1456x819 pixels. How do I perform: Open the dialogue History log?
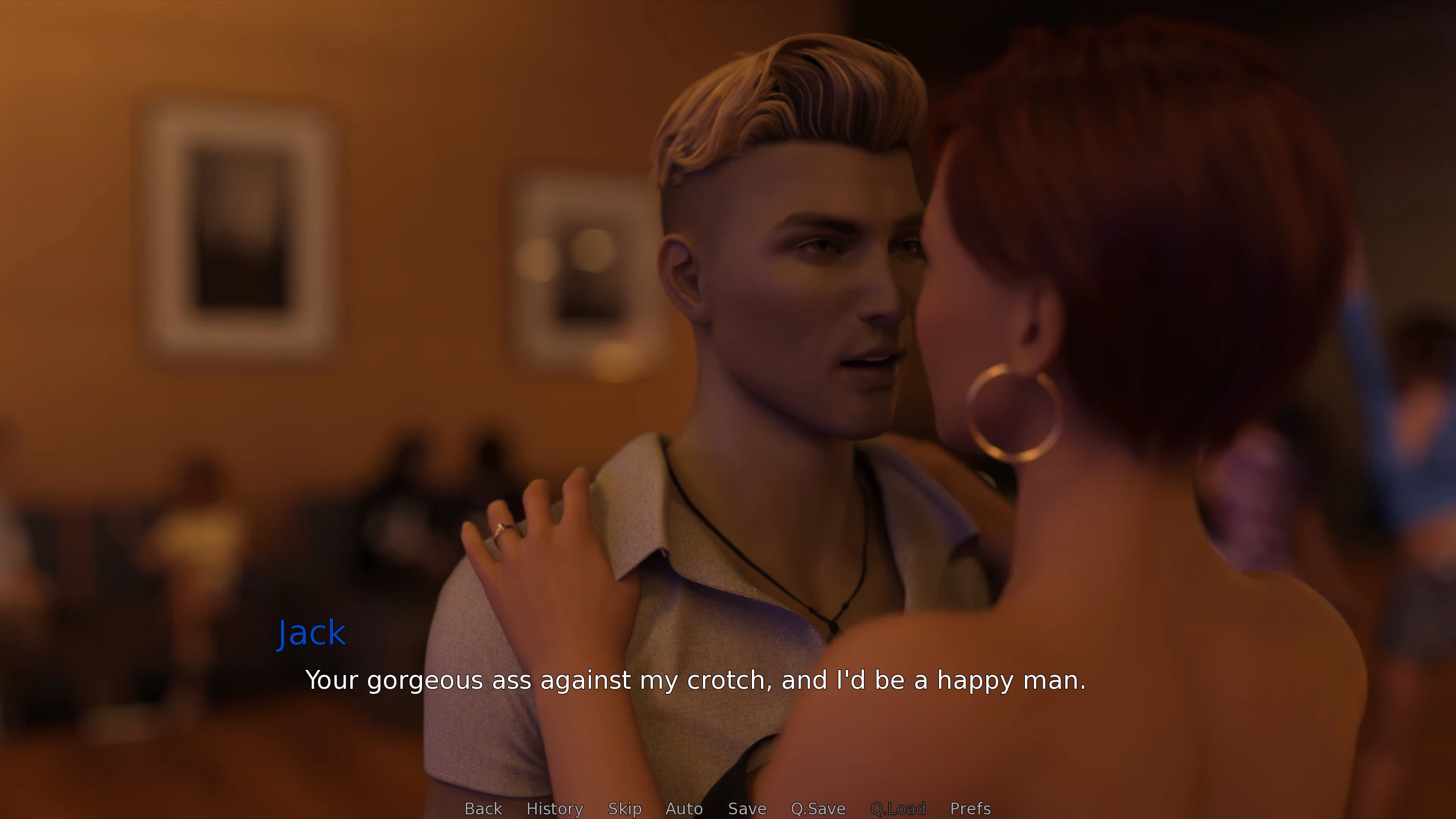[555, 808]
